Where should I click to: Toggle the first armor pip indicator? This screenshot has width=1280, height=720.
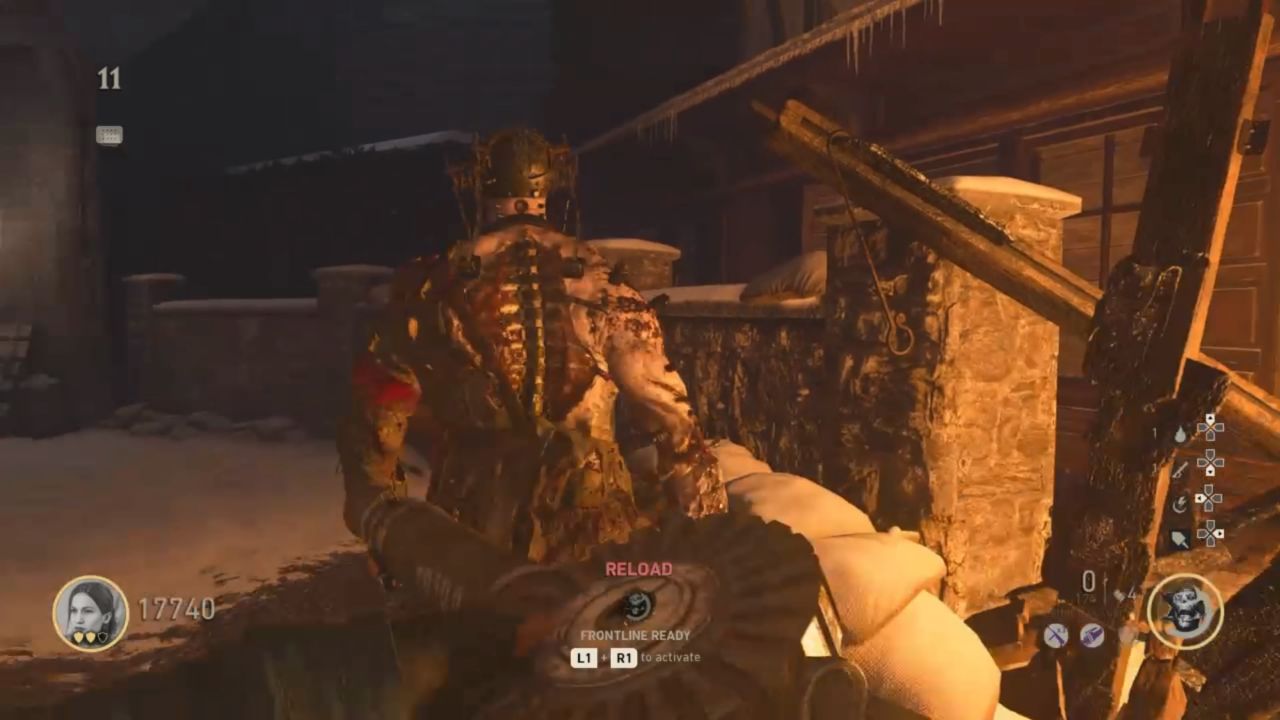78,637
